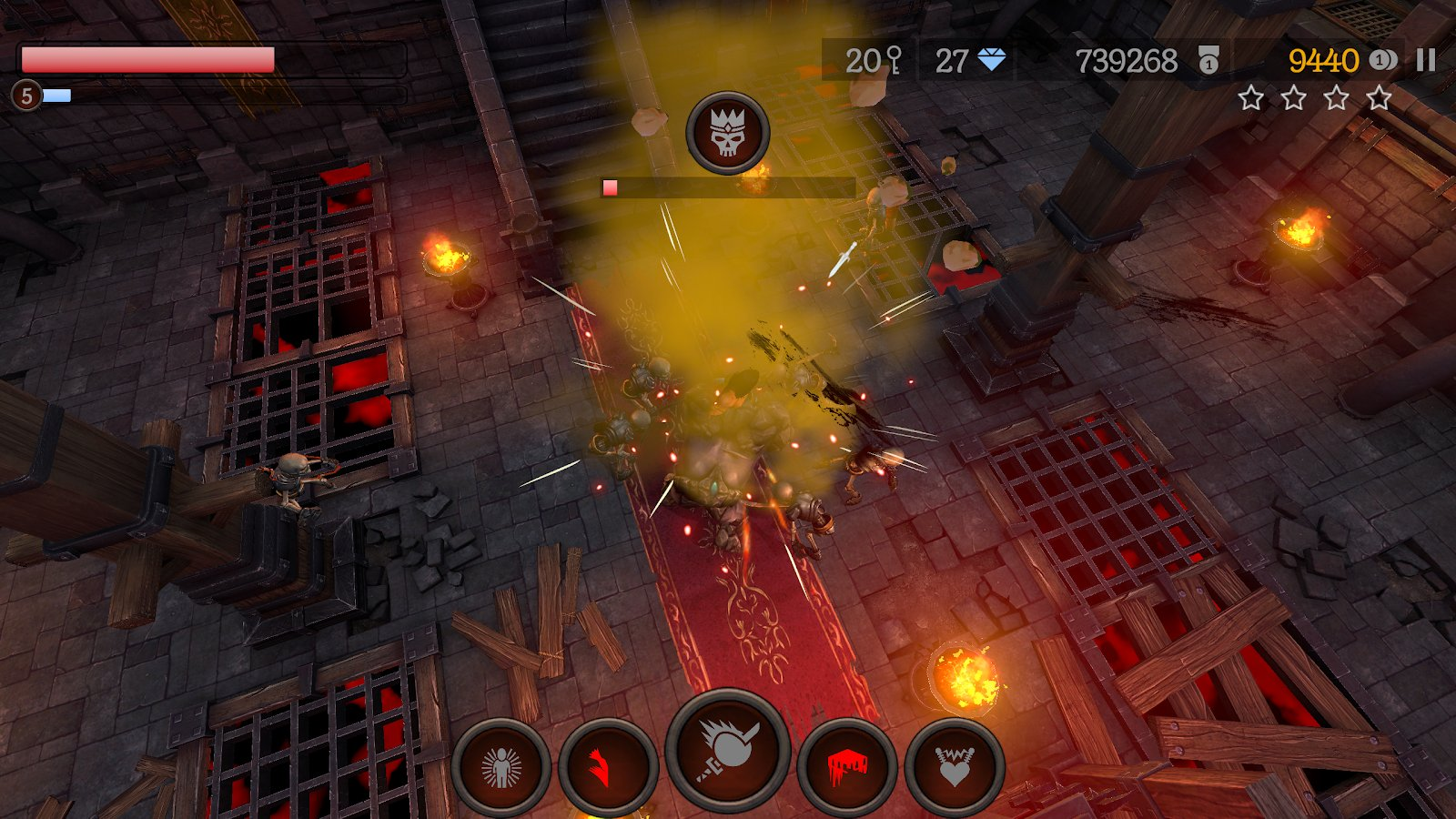Activate the heart with electrodes revive ability

(955, 767)
